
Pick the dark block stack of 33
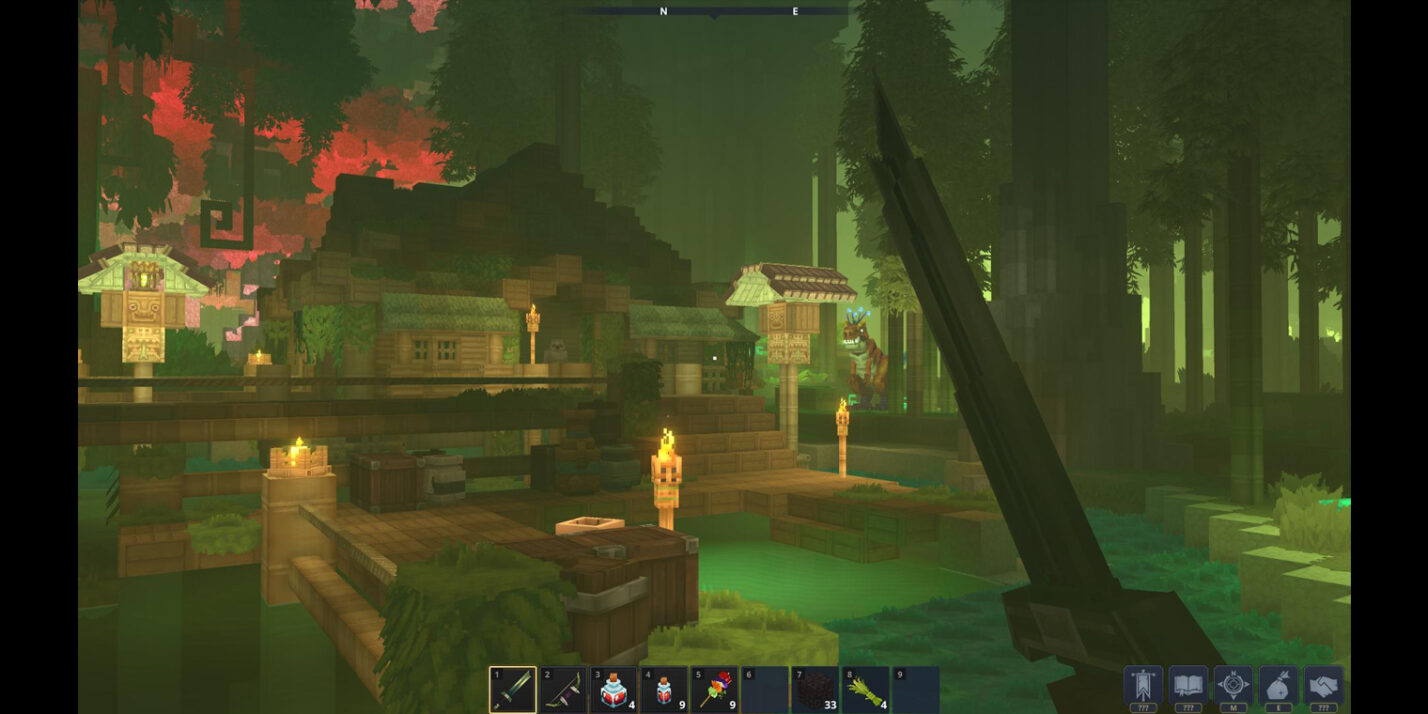pos(815,689)
